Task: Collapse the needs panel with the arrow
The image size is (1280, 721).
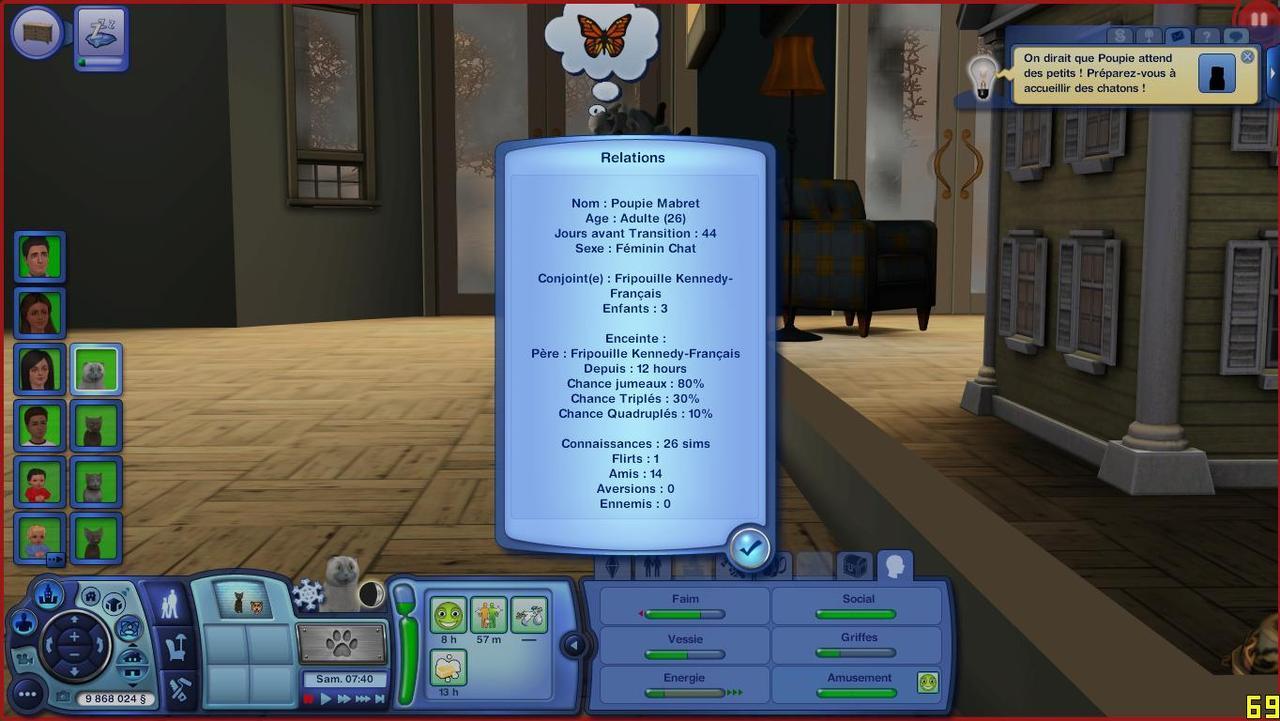Action: coord(574,645)
